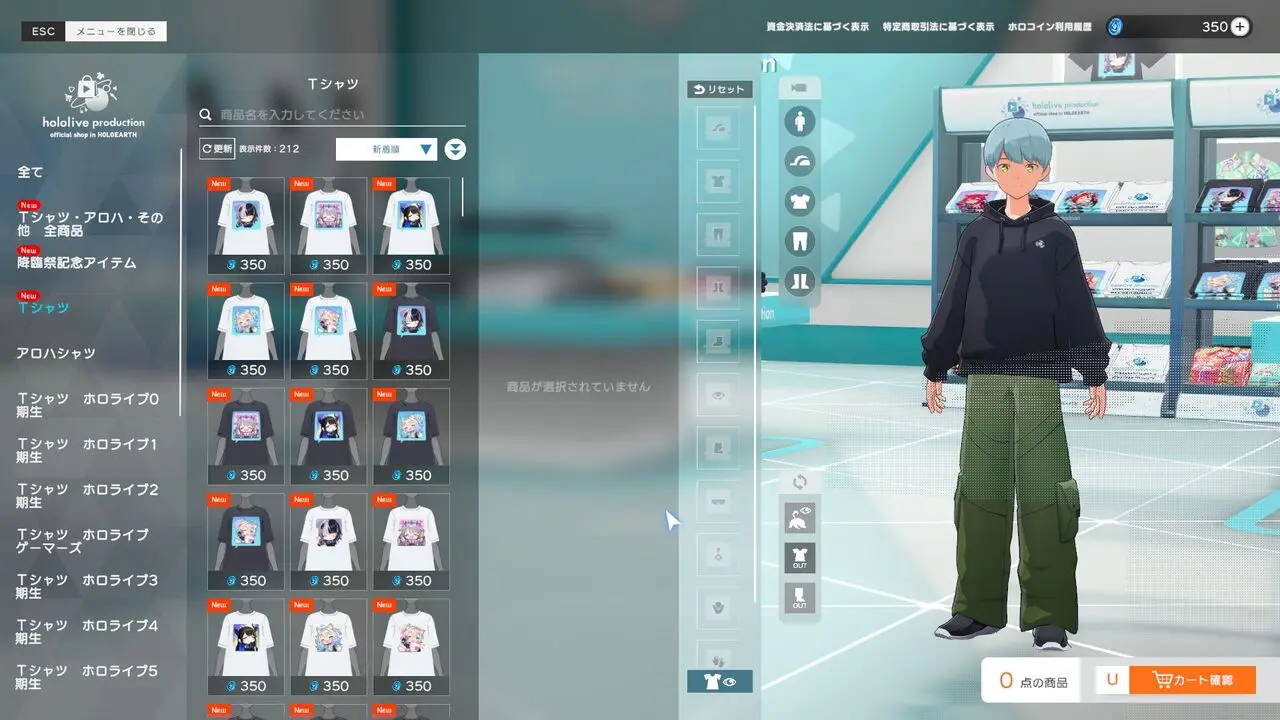Select the 全て category

point(31,173)
